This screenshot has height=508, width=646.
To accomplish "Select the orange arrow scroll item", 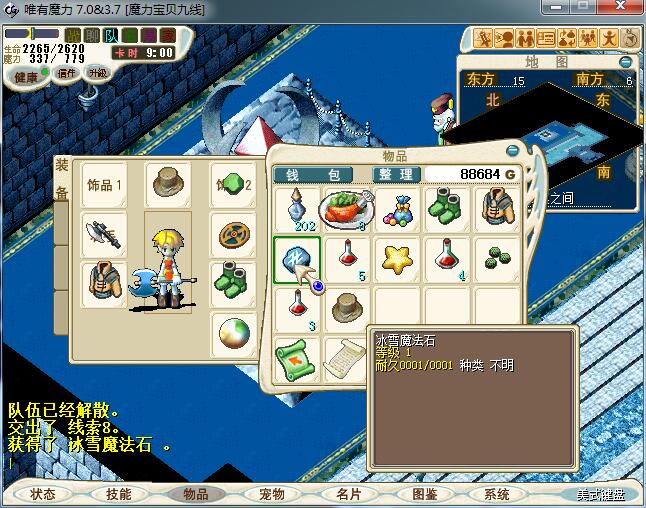I will [x=297, y=358].
